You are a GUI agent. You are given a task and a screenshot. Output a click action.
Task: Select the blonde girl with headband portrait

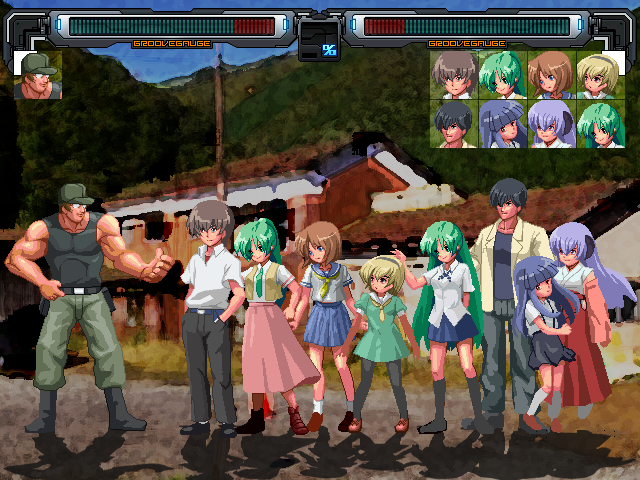(600, 75)
